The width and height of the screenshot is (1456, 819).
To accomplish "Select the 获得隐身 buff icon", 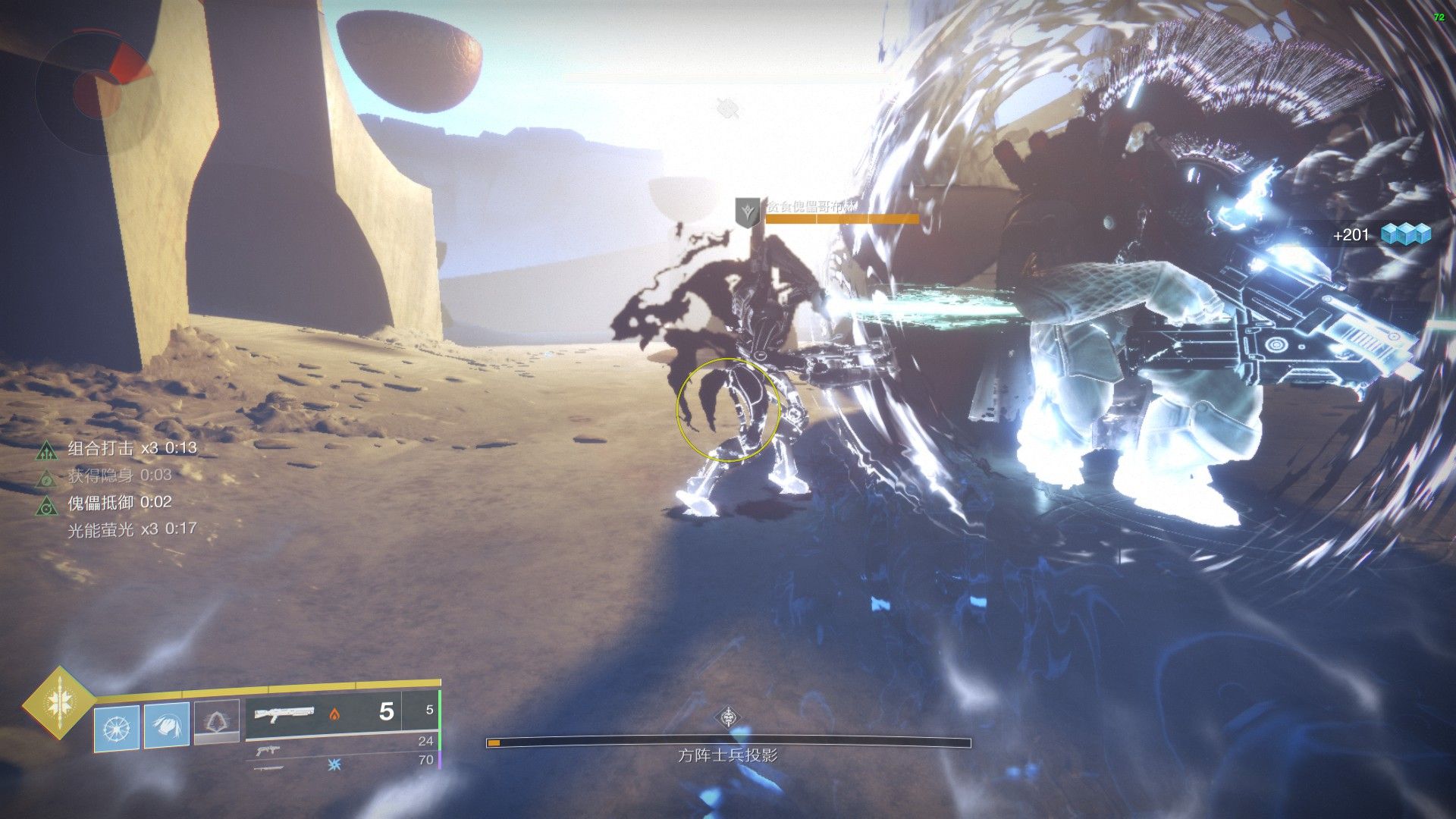I will click(x=47, y=479).
